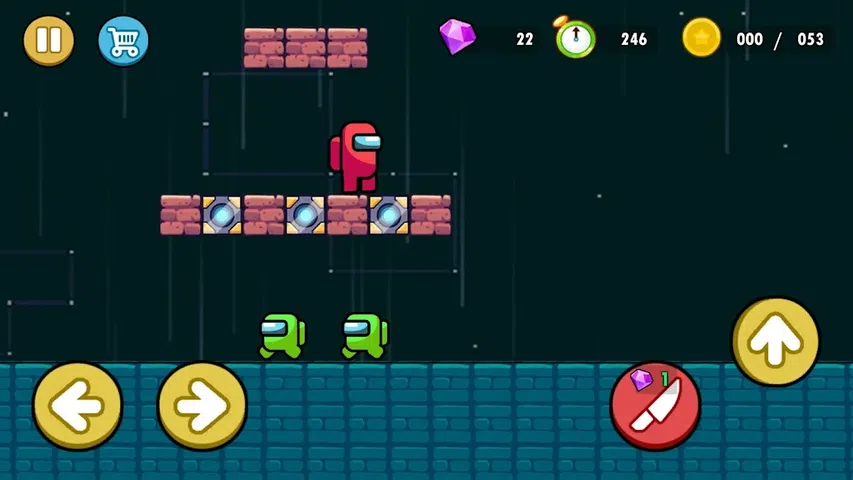Tap the left arrow move button
Viewport: 853px width, 480px height.
coord(78,405)
